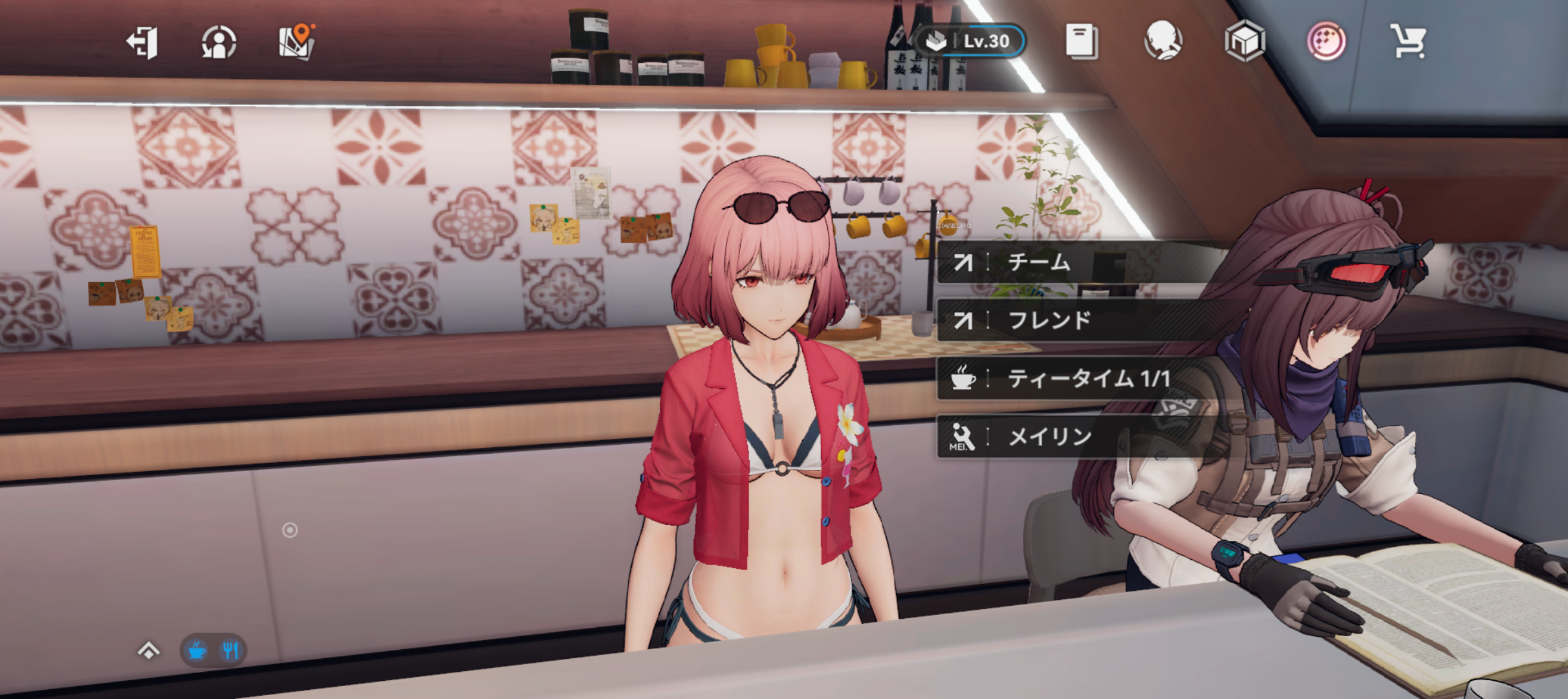Toggle the blue fork and knife icon
The height and width of the screenshot is (699, 1568).
point(230,650)
